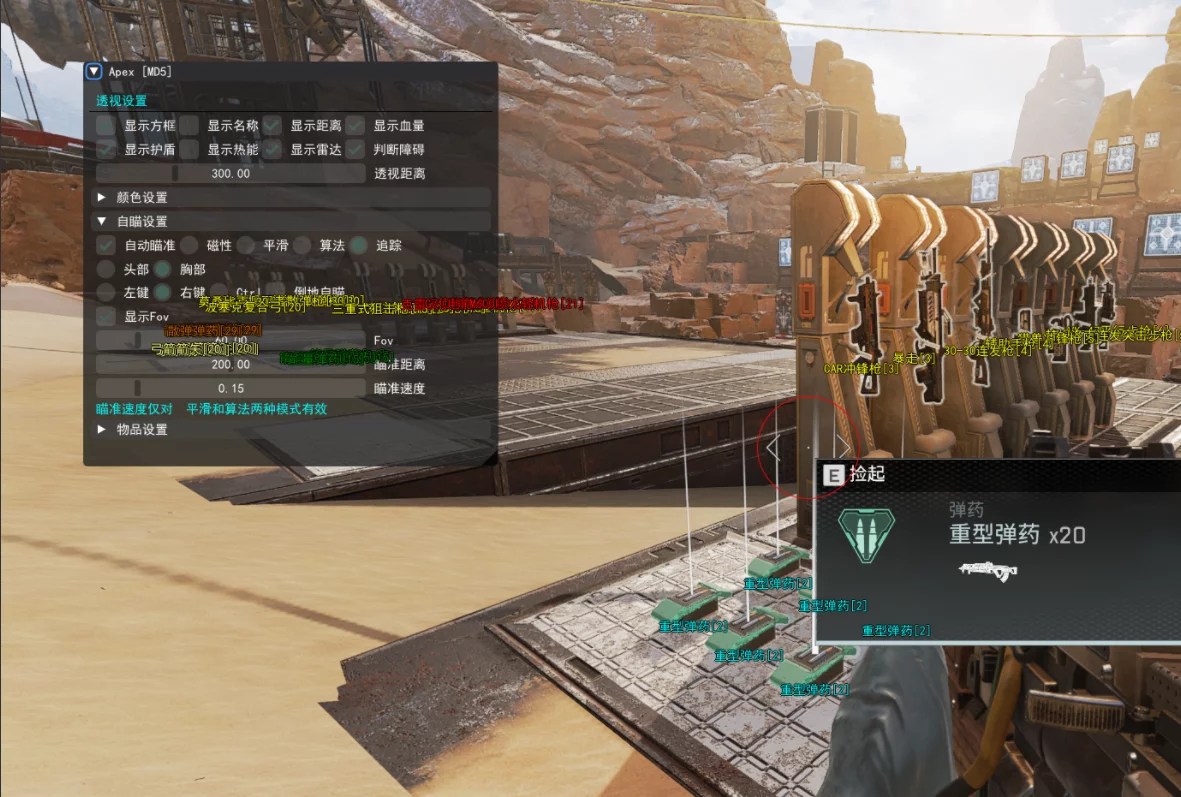Expand the 物品设置 section
This screenshot has width=1181, height=797.
tap(102, 430)
